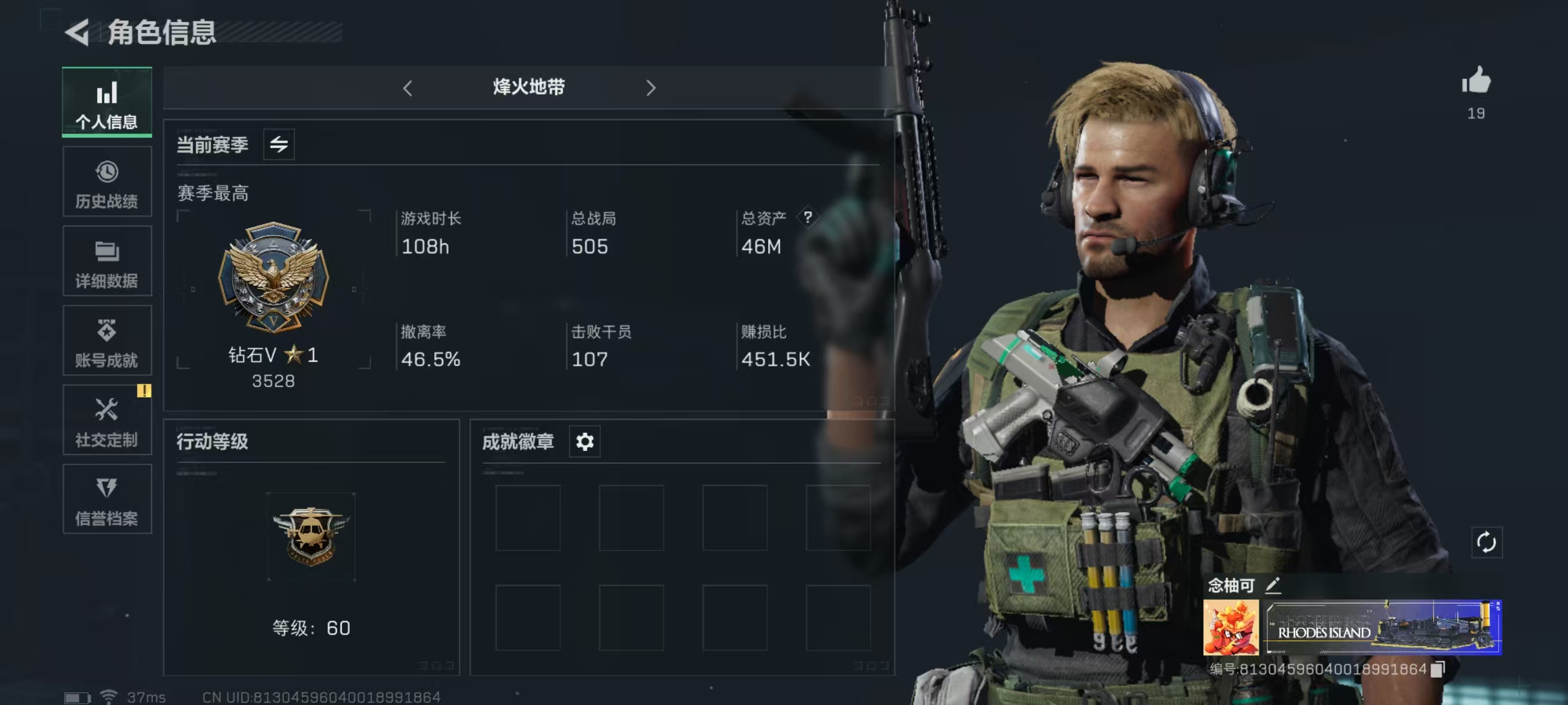
Task: Switch to the 个人信息 tab
Action: [106, 102]
